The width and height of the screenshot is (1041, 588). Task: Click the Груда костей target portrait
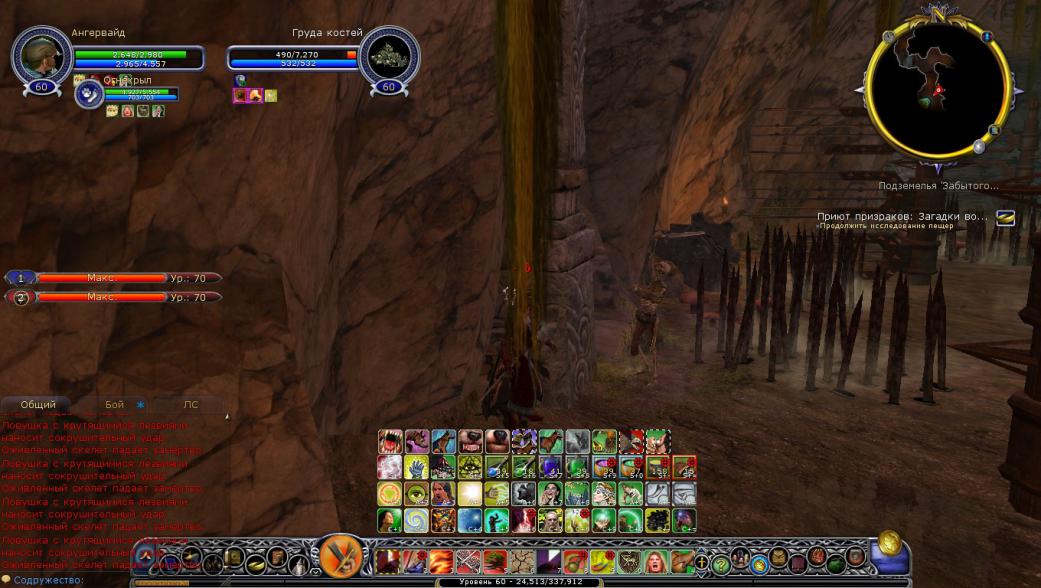[x=388, y=55]
